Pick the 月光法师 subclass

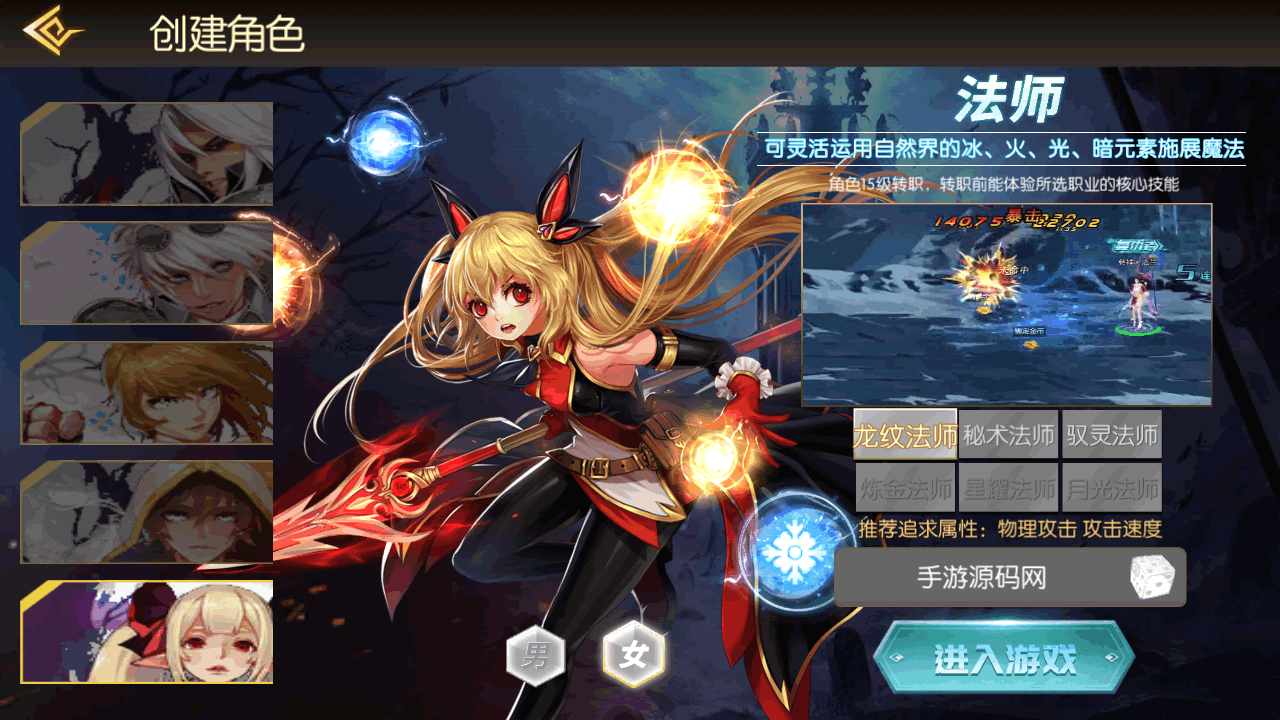coord(1112,488)
